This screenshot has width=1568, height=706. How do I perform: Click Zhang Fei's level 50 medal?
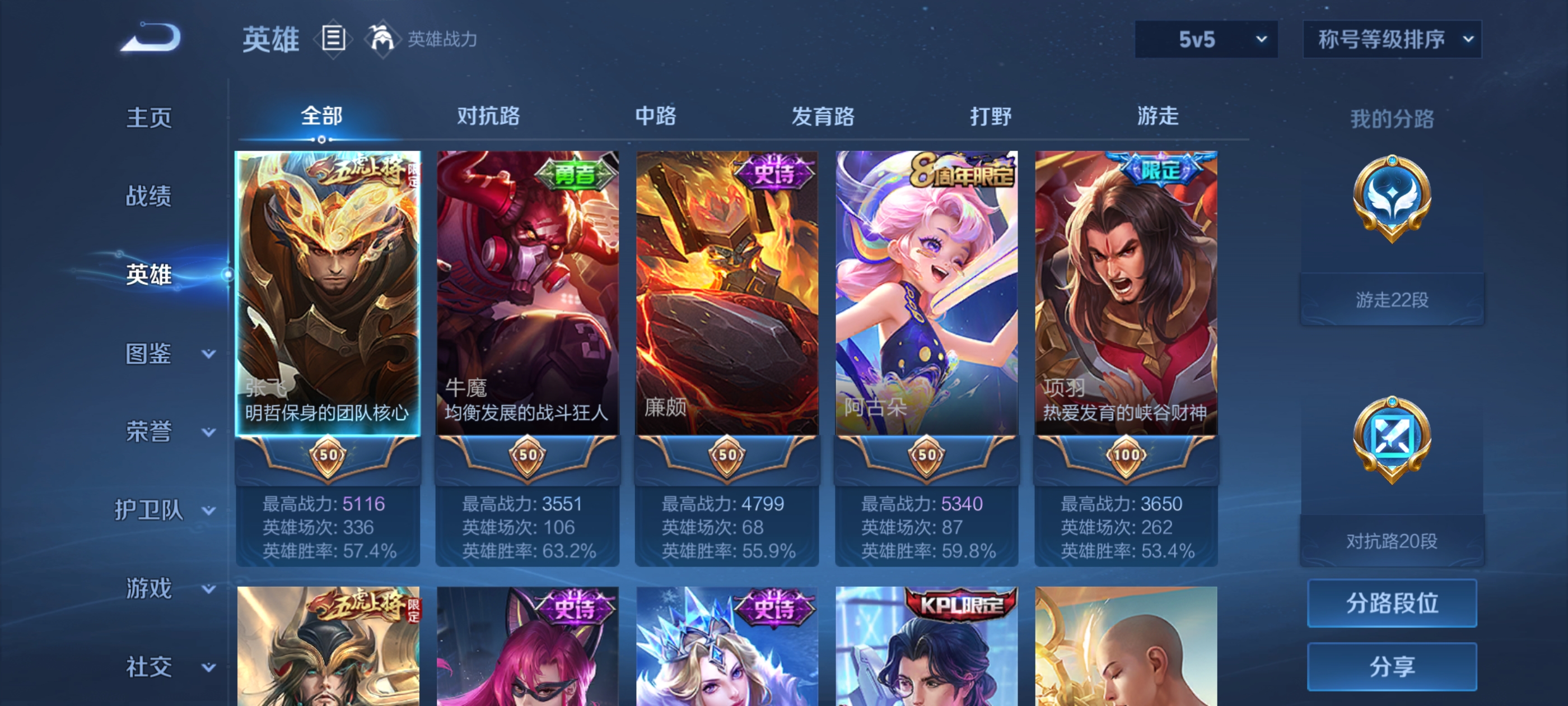pyautogui.click(x=328, y=454)
